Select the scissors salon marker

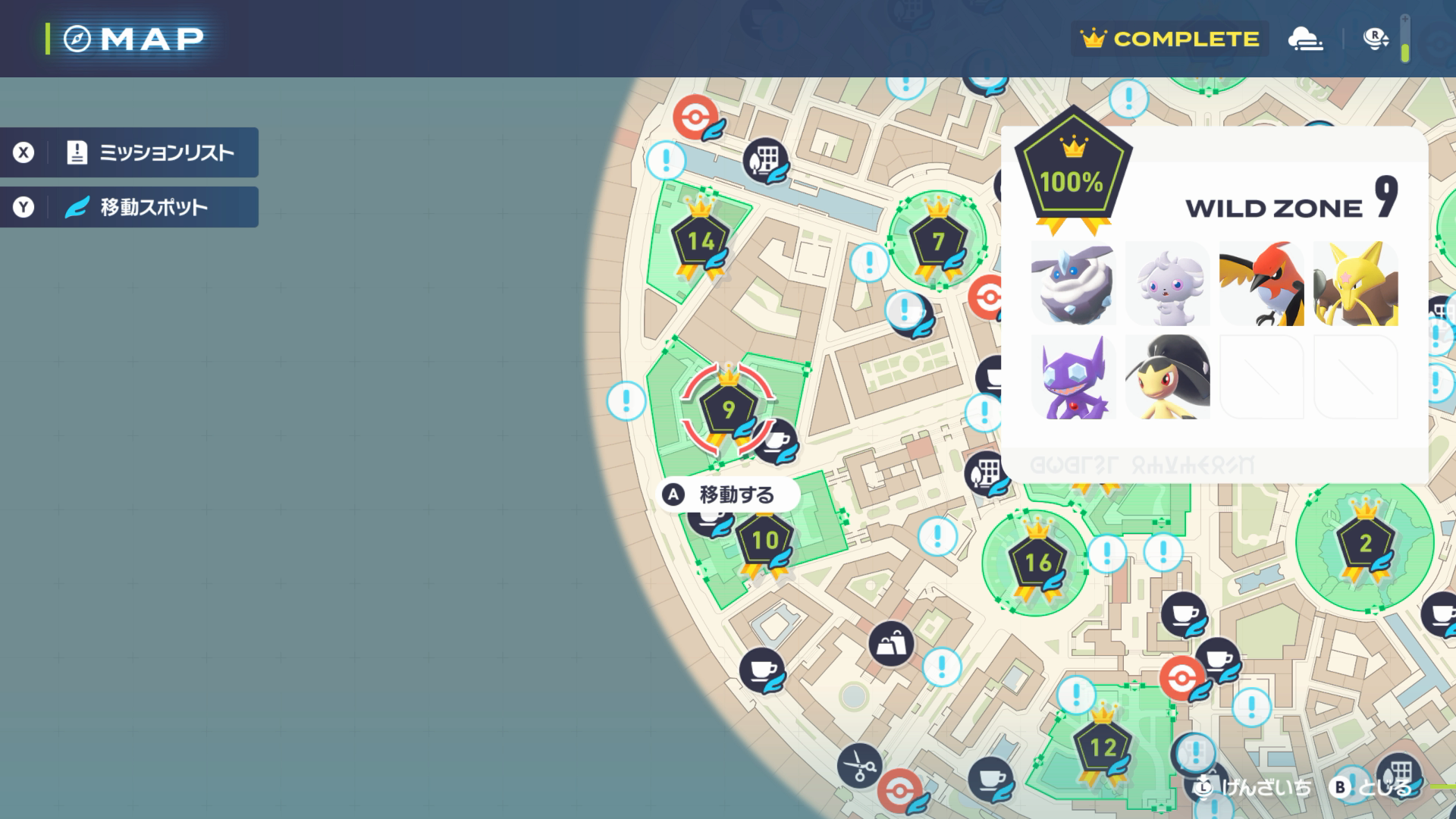tap(860, 766)
